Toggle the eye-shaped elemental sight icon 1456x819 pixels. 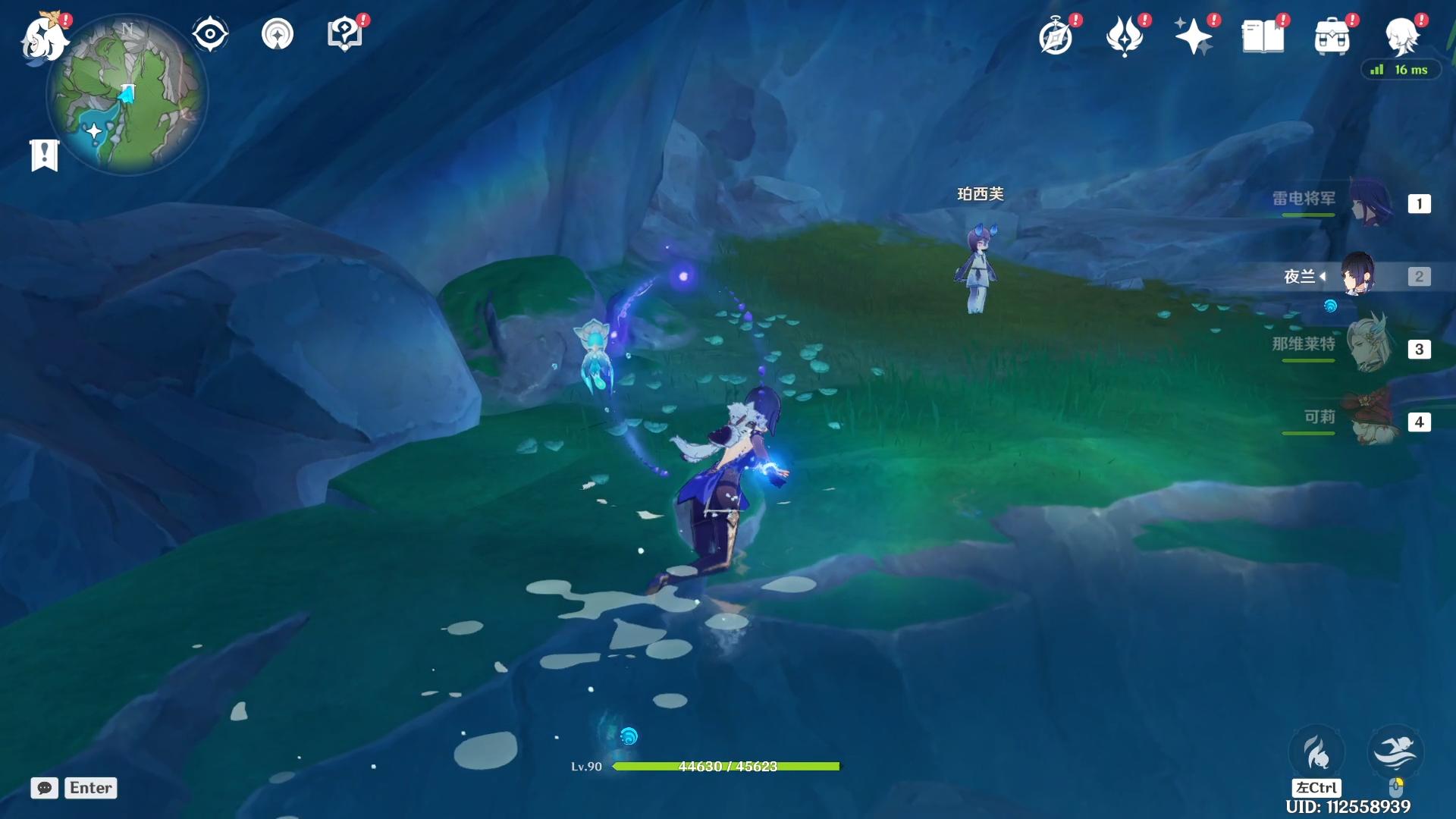point(209,34)
